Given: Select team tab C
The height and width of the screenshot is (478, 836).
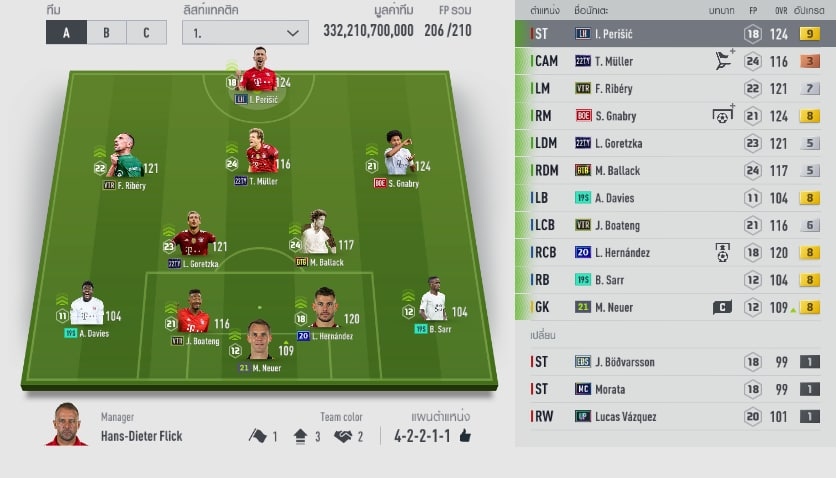Looking at the screenshot, I should pyautogui.click(x=146, y=31).
